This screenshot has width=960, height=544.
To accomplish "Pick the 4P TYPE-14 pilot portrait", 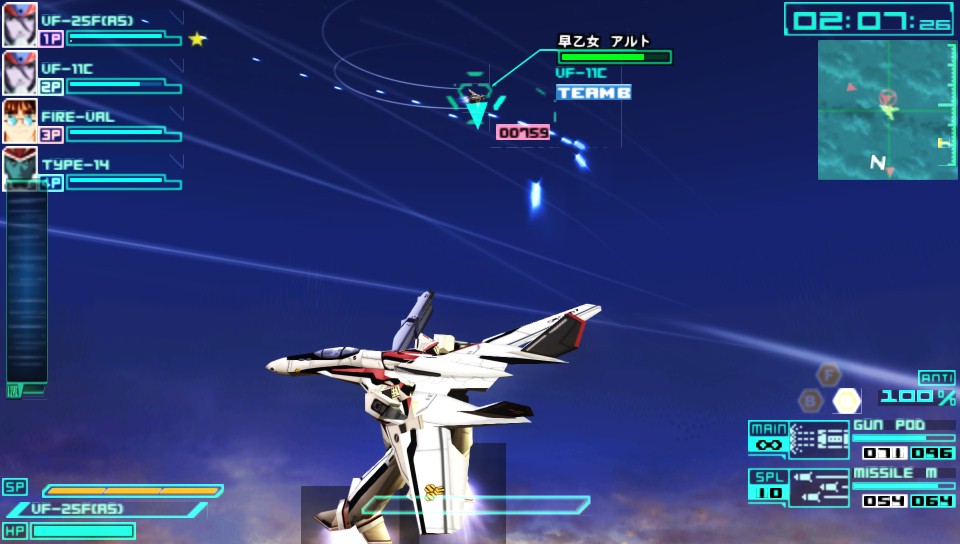I will point(19,167).
